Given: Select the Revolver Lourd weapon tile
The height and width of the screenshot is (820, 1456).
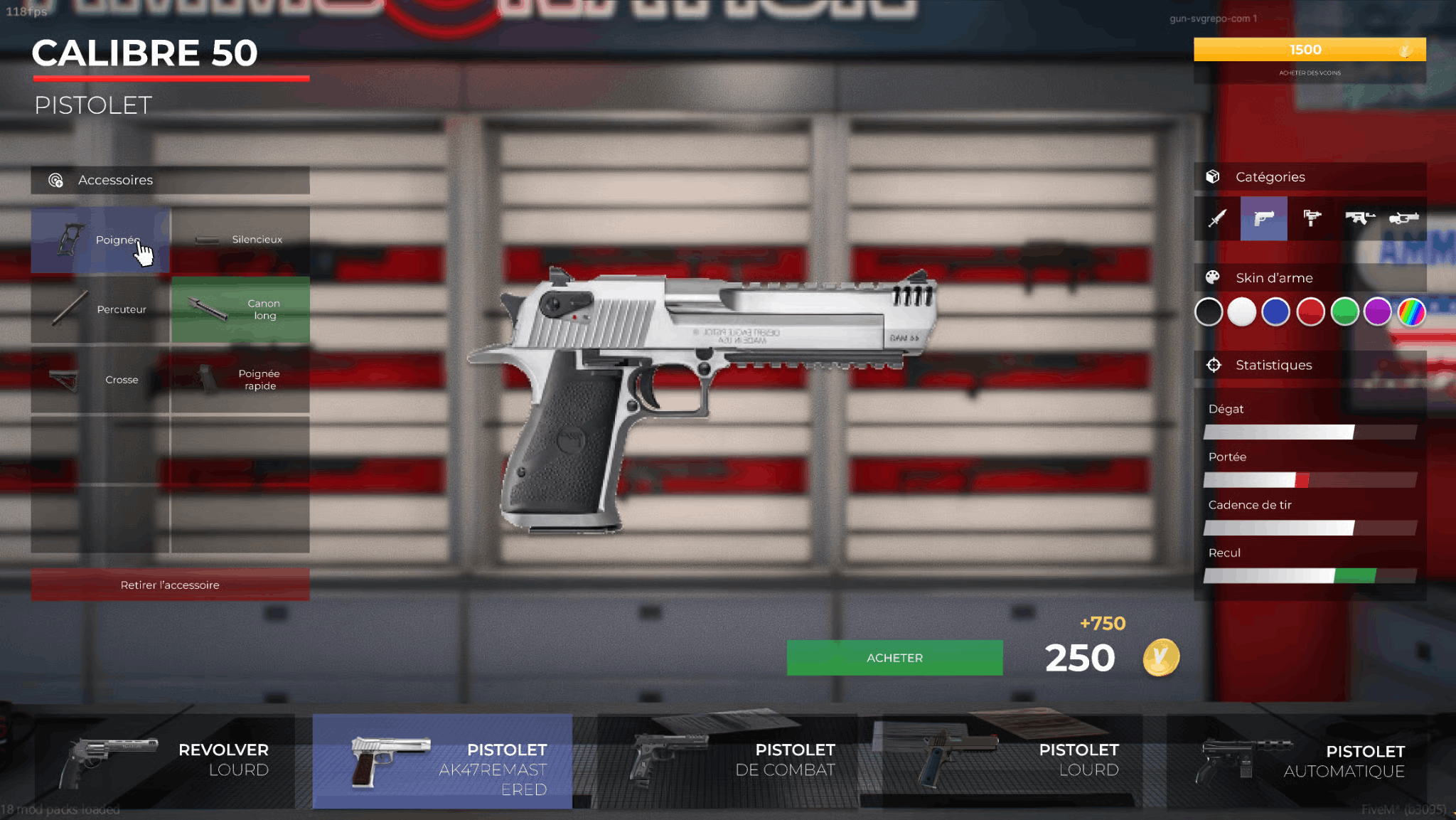Looking at the screenshot, I should click(165, 761).
